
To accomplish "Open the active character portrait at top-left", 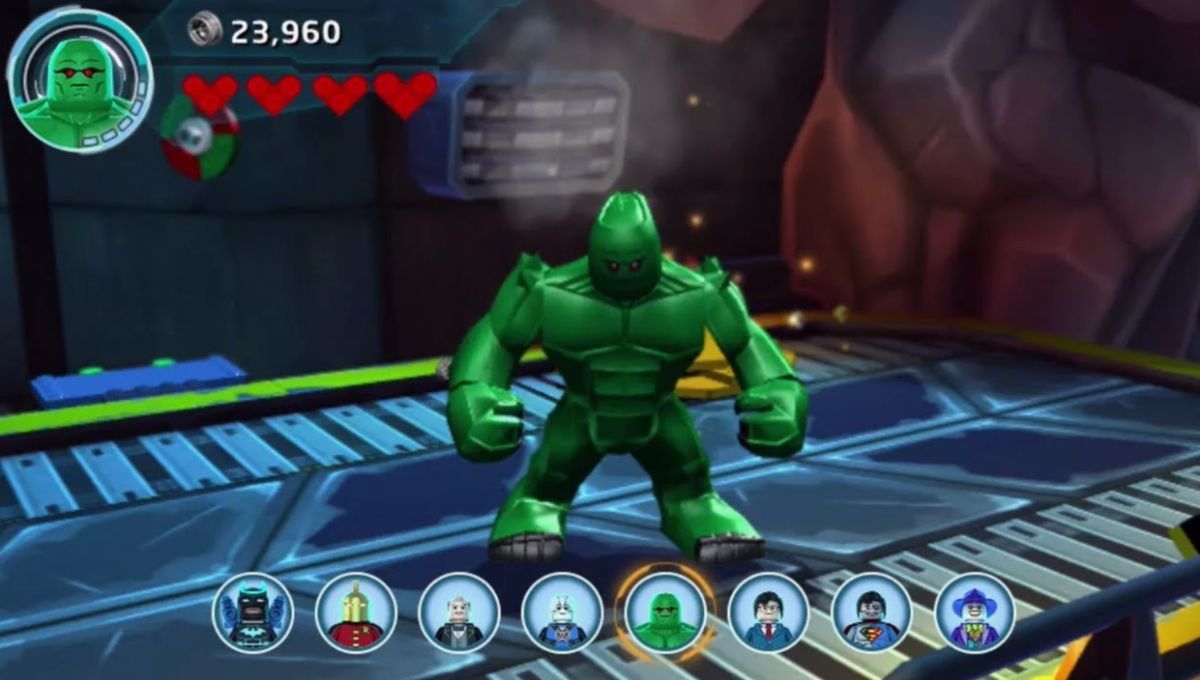I will click(x=79, y=80).
